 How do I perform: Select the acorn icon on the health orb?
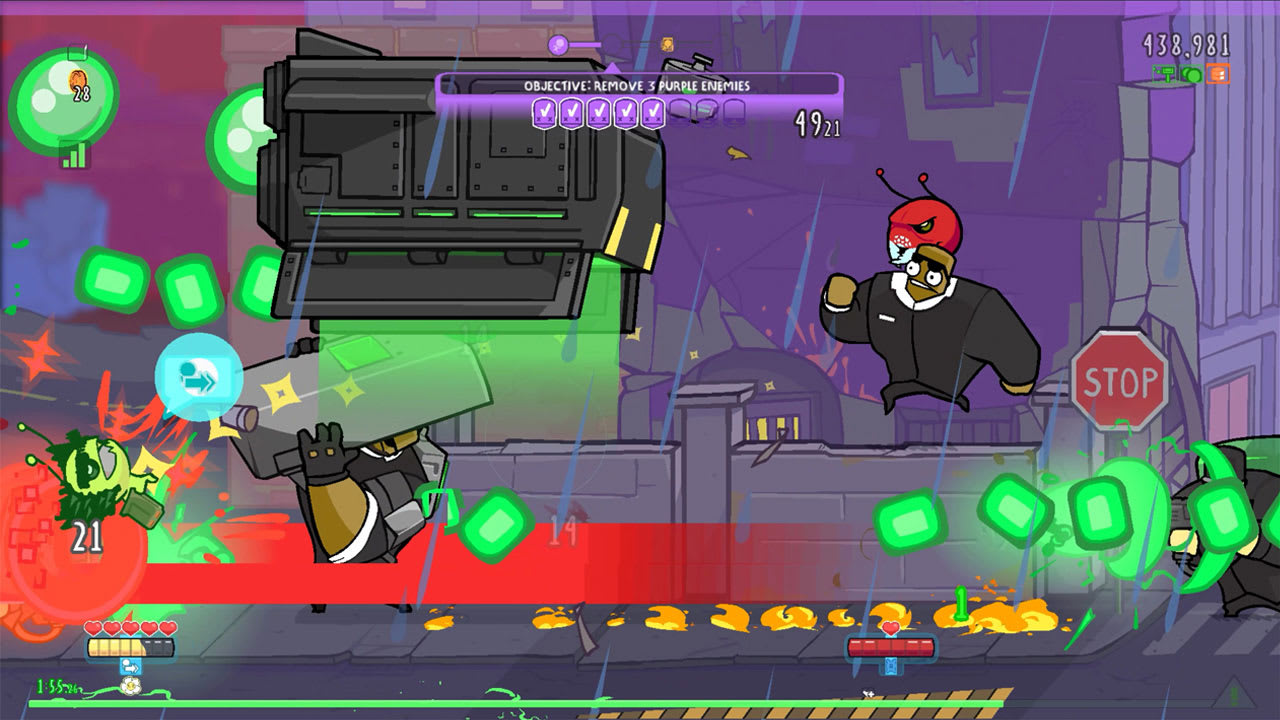(77, 80)
